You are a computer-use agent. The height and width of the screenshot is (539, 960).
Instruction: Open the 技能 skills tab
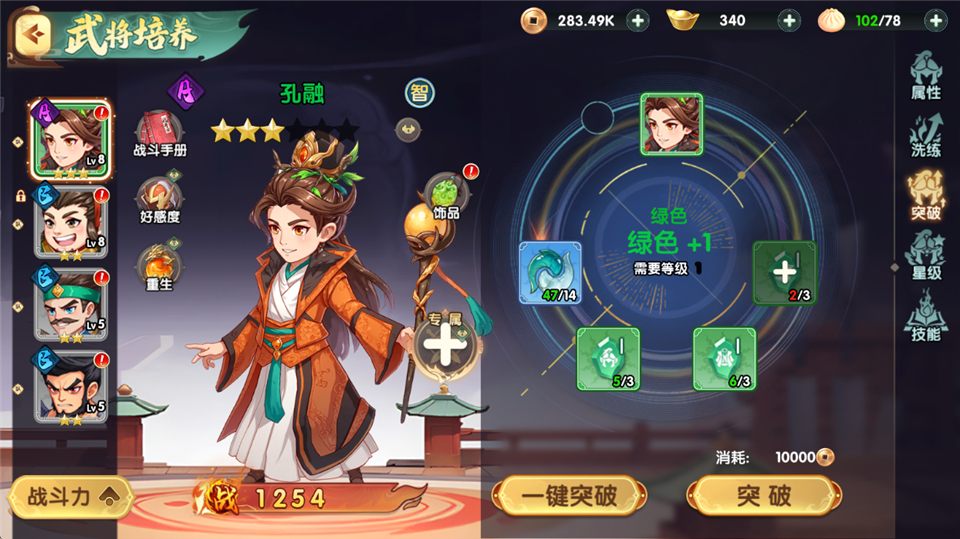click(x=925, y=317)
